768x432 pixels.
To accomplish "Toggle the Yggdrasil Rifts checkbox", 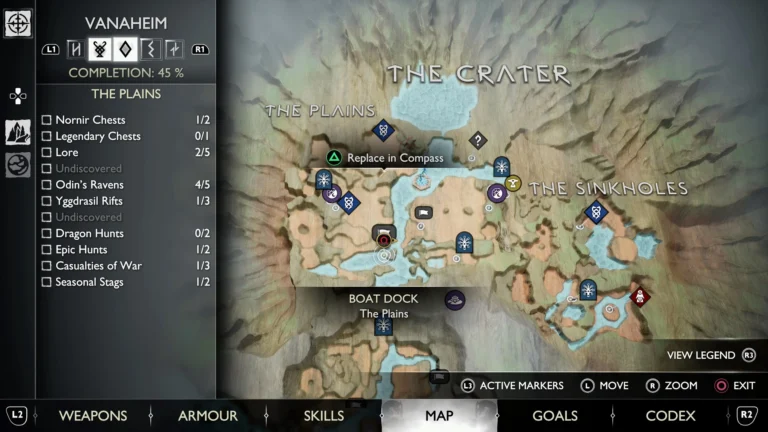I will point(47,201).
